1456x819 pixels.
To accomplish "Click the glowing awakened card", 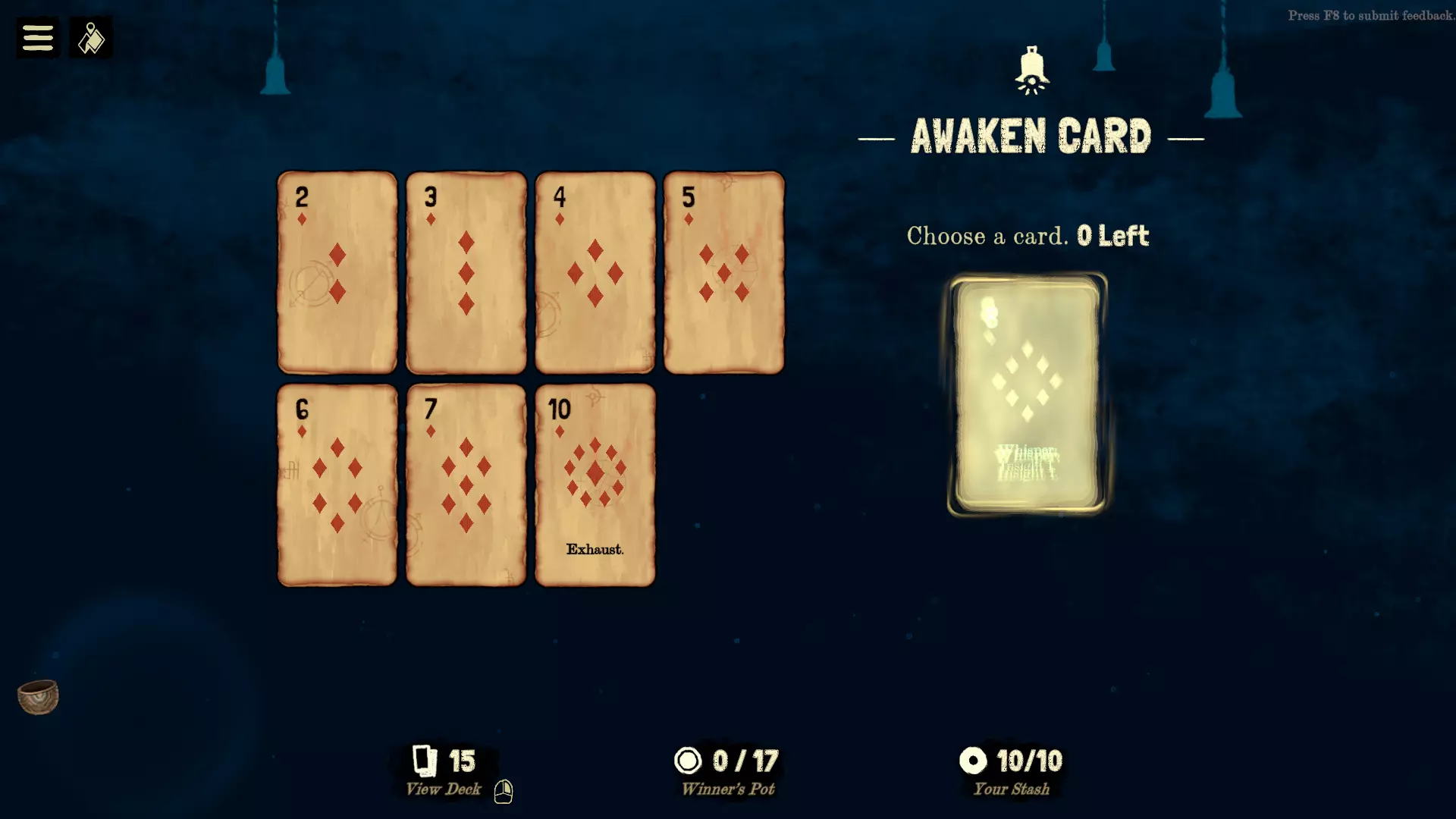I will (1028, 394).
